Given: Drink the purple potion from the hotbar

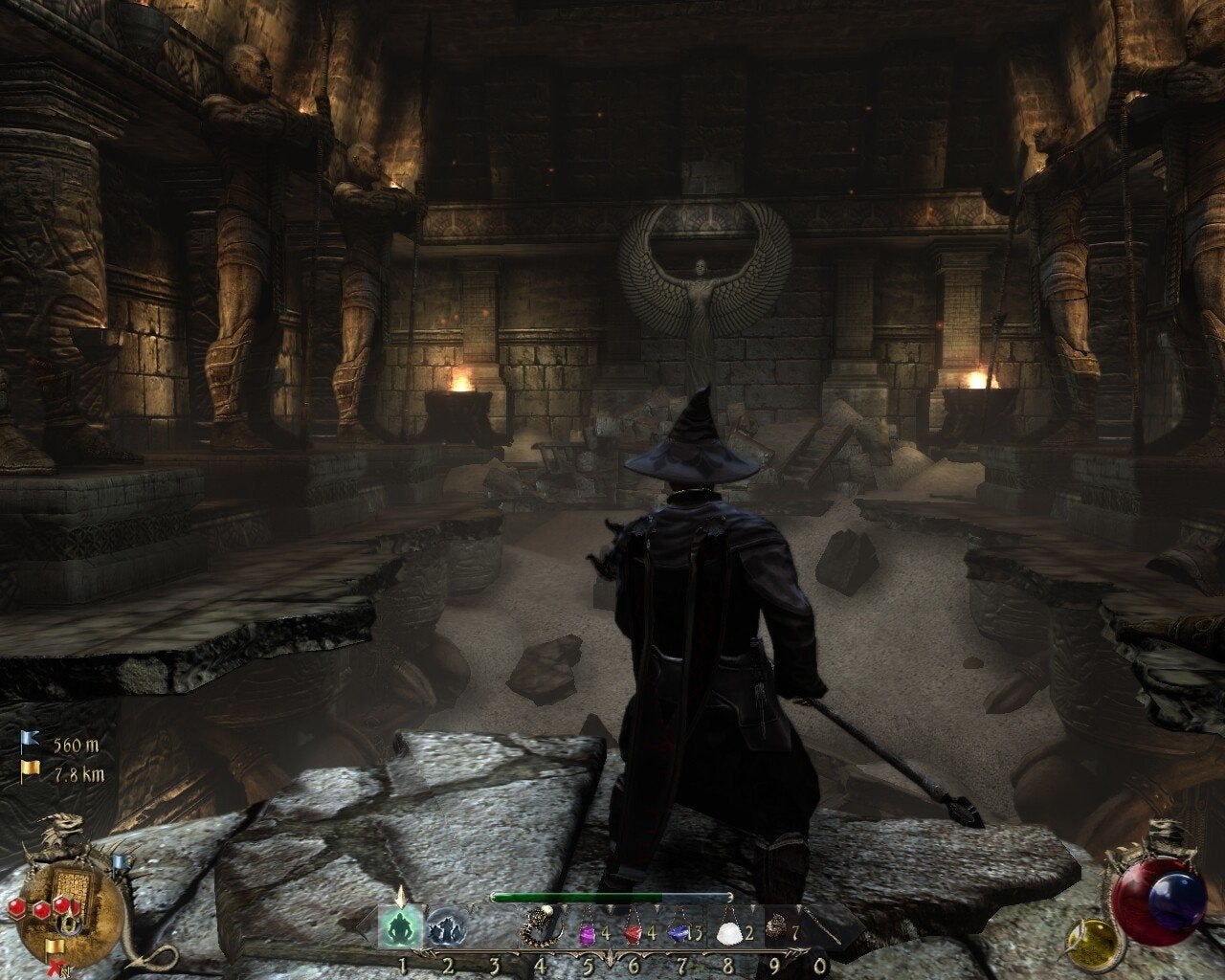Looking at the screenshot, I should (x=586, y=929).
